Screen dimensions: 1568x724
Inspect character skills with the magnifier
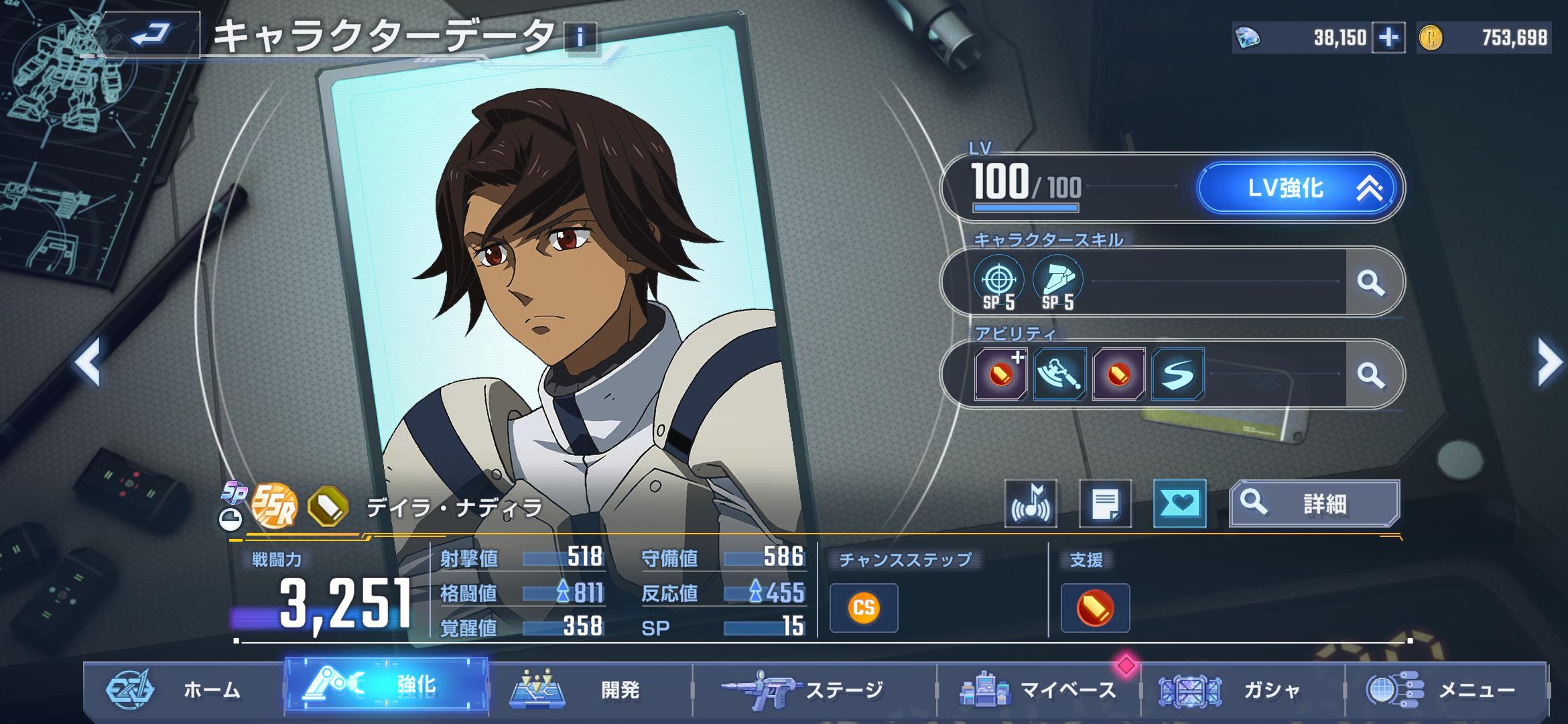click(1370, 282)
